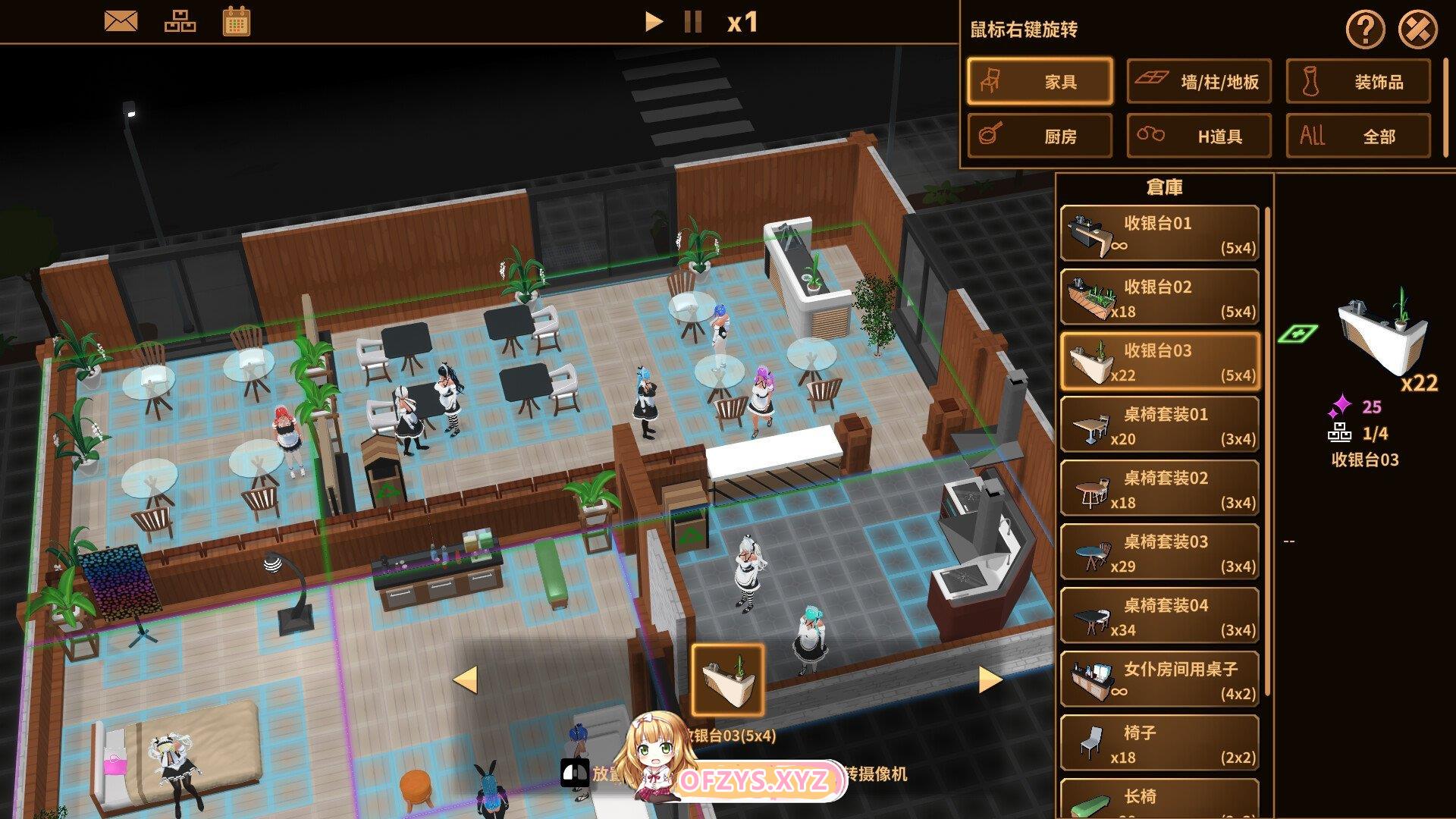Switch to the 家具 furniture category
Image resolution: width=1456 pixels, height=819 pixels.
coord(1040,81)
